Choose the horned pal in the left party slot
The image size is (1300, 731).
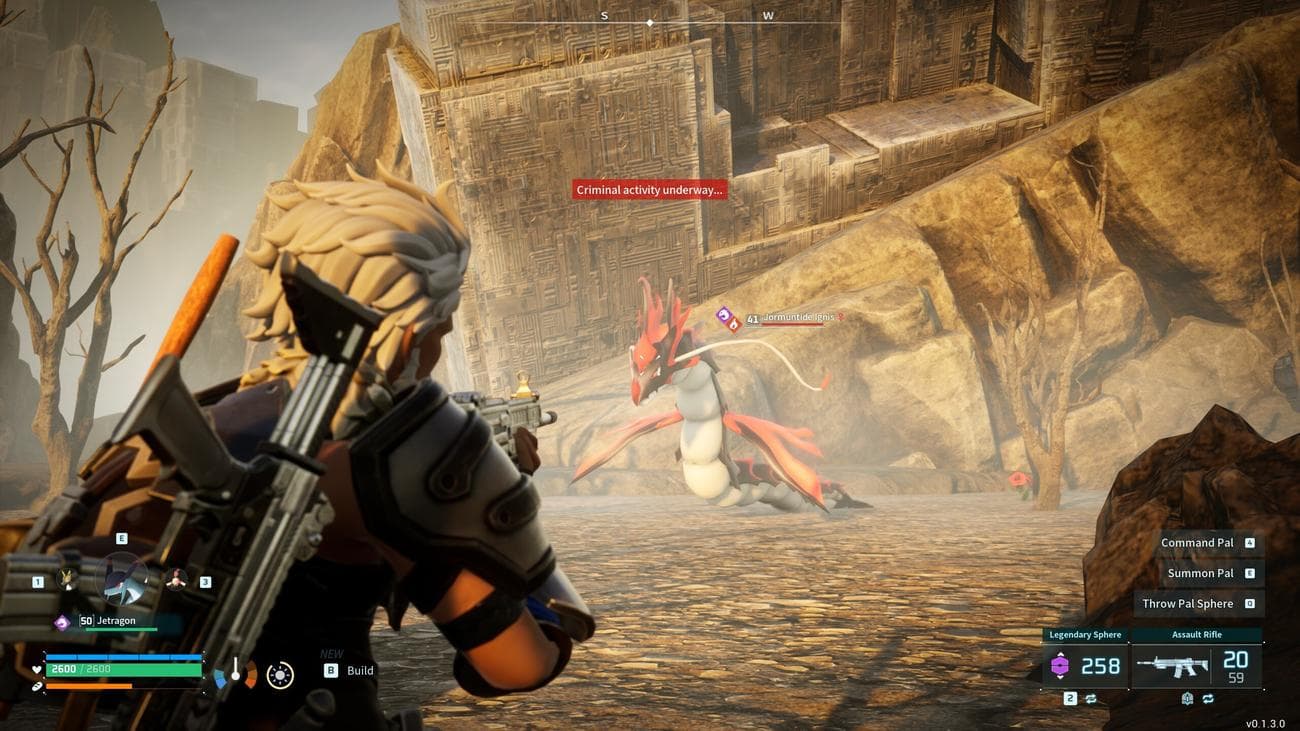68,579
